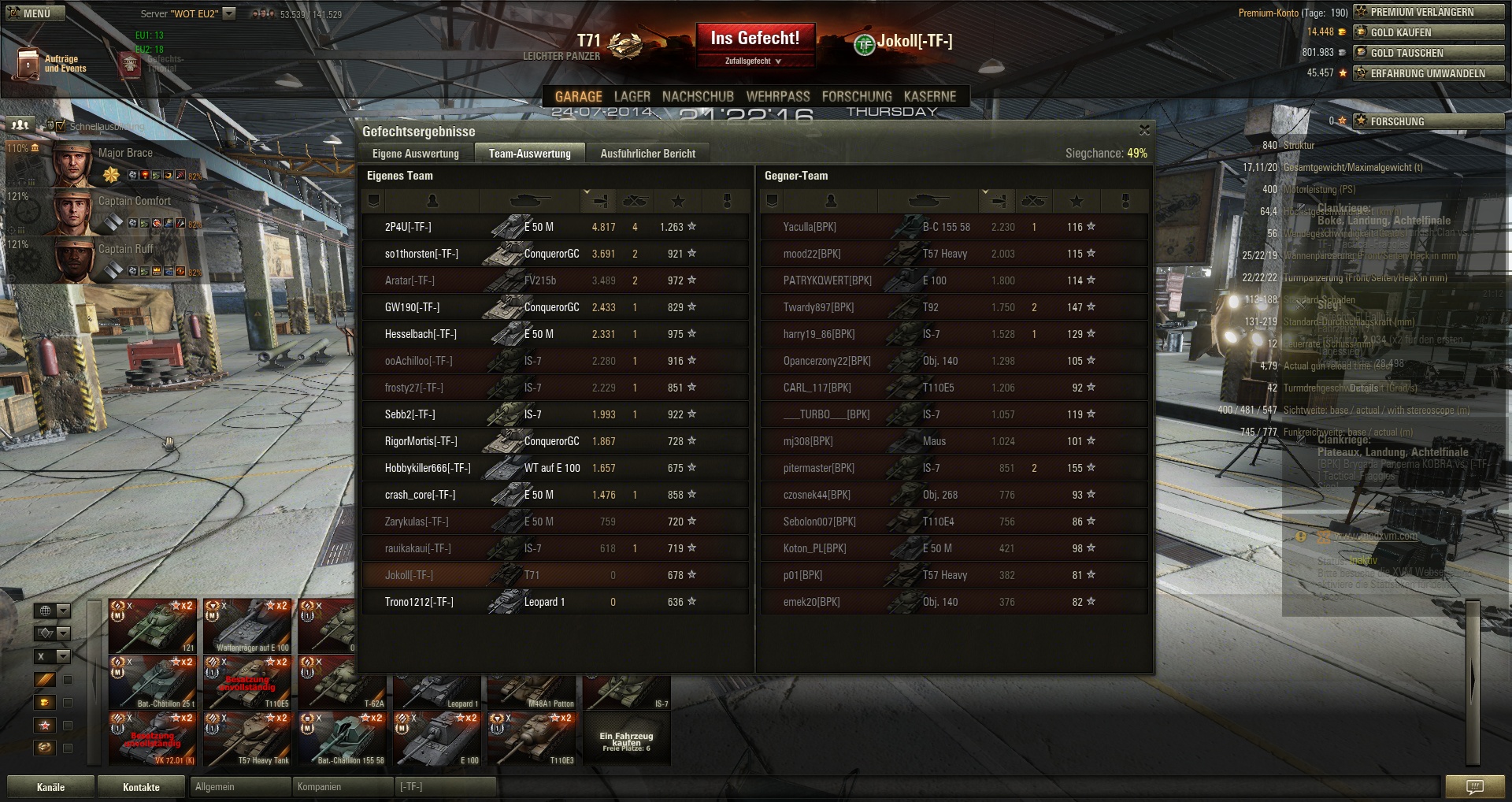Close the Gefechtsergebnisse window
Viewport: 1512px width, 802px height.
[x=1144, y=130]
